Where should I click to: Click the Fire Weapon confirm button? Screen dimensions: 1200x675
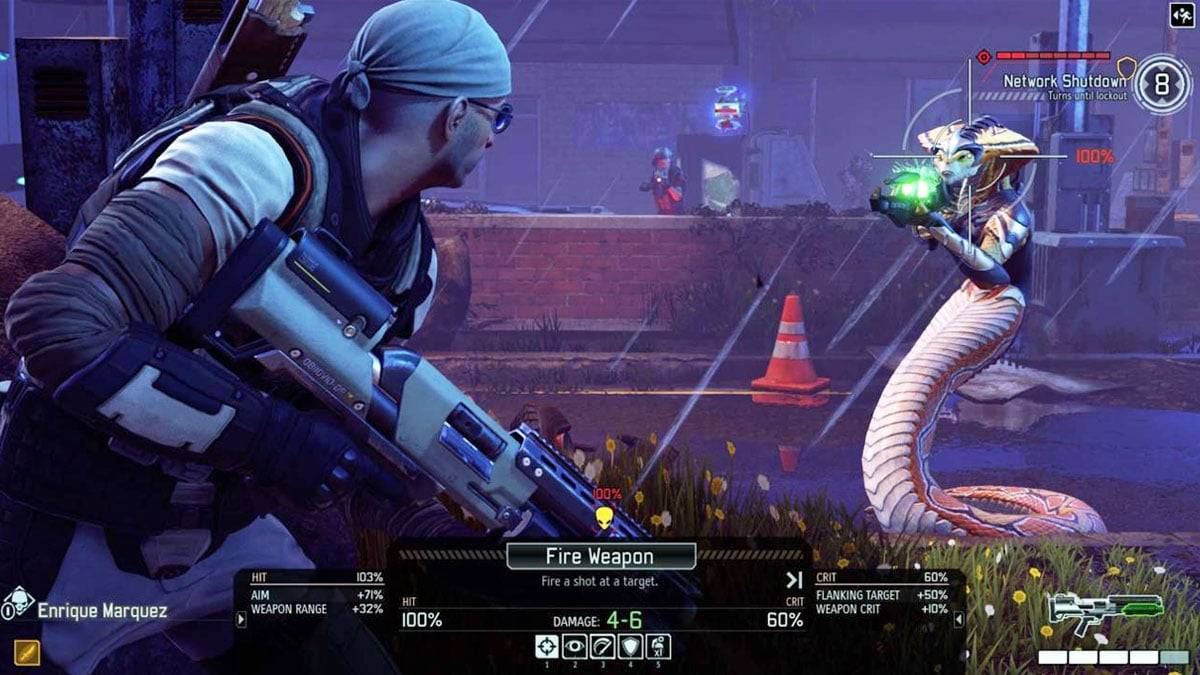[601, 556]
